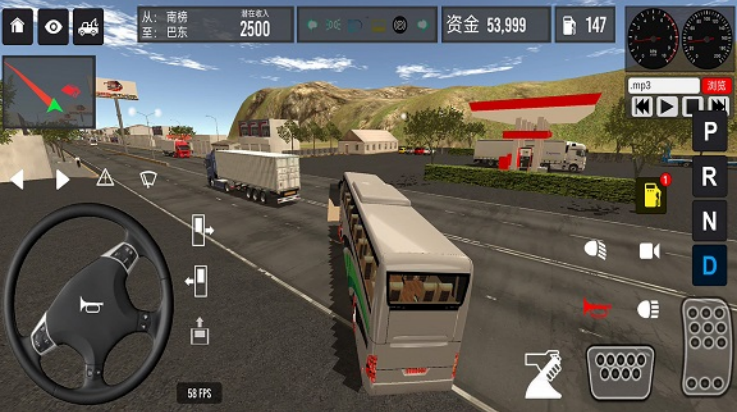Switch the camera view

click(x=650, y=251)
